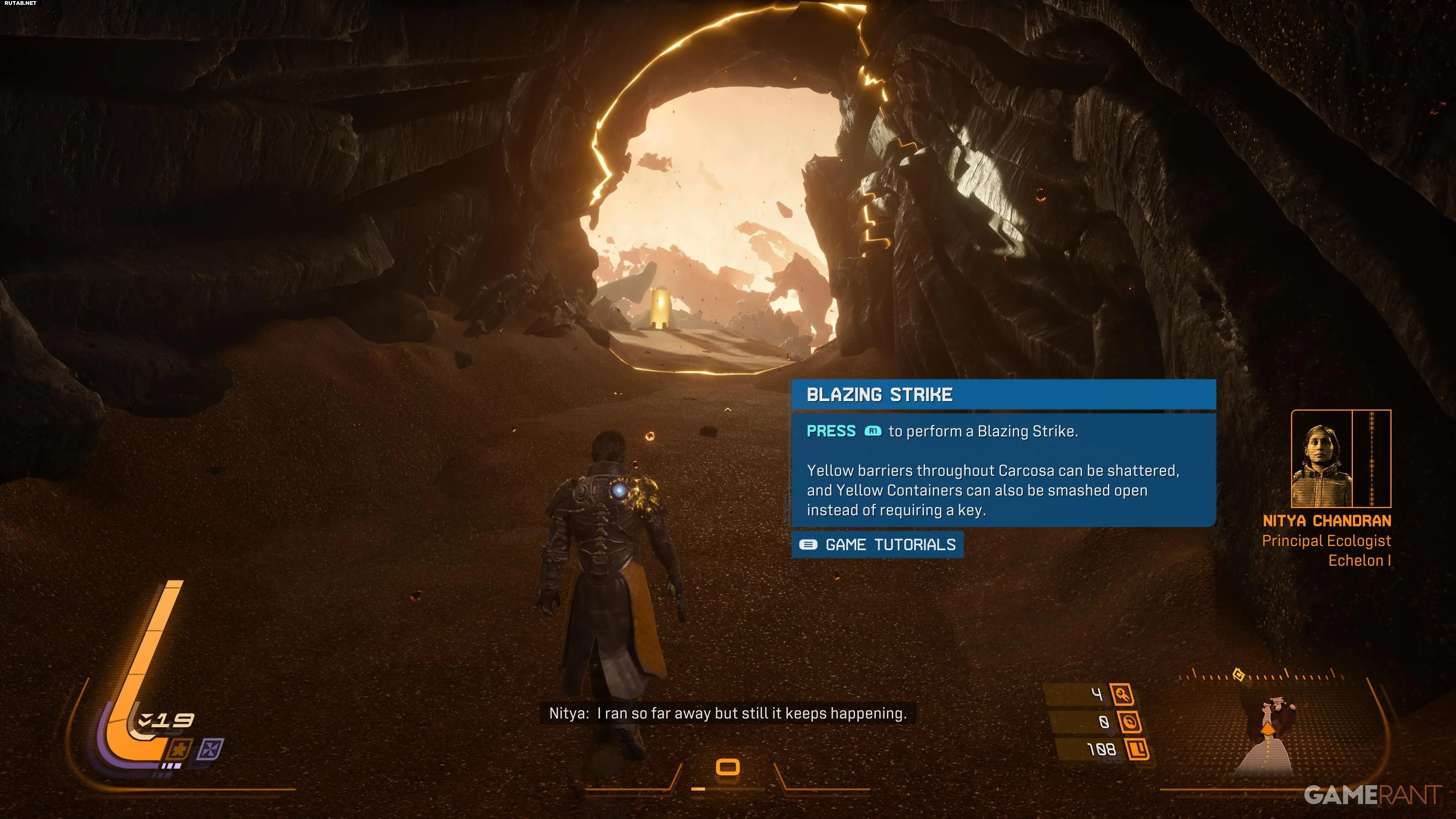
Task: Select the Blazing Strike tutorial title bar
Action: pos(1003,394)
